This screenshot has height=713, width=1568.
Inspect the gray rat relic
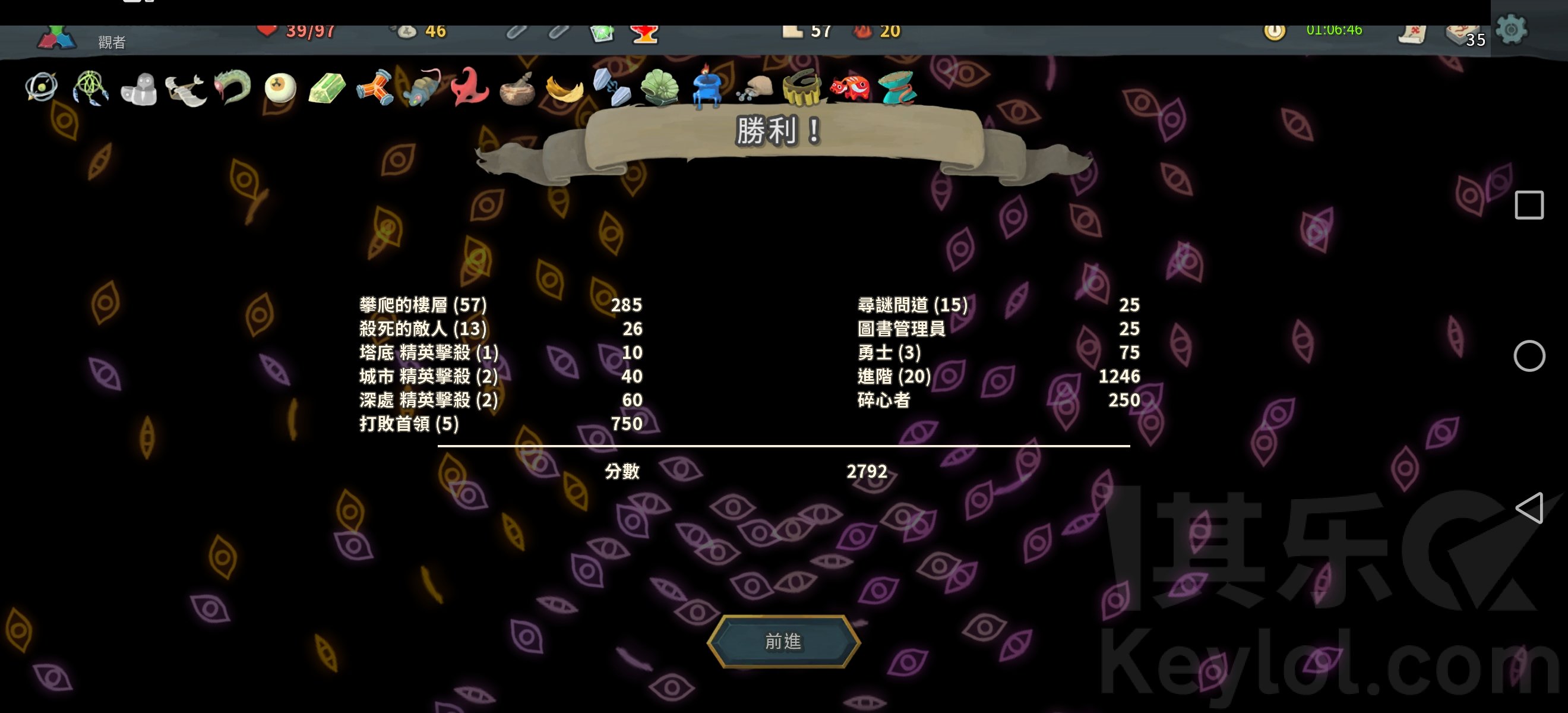pos(421,88)
